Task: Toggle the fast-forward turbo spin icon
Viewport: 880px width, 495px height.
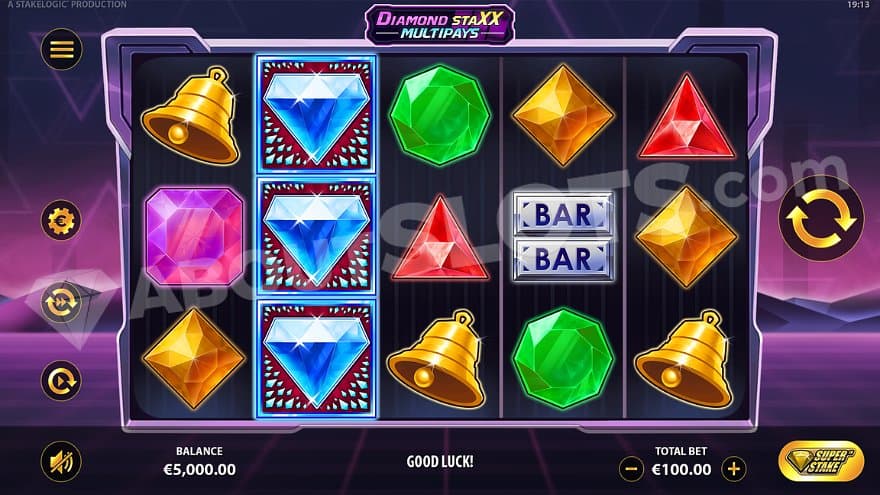Action: (x=61, y=301)
